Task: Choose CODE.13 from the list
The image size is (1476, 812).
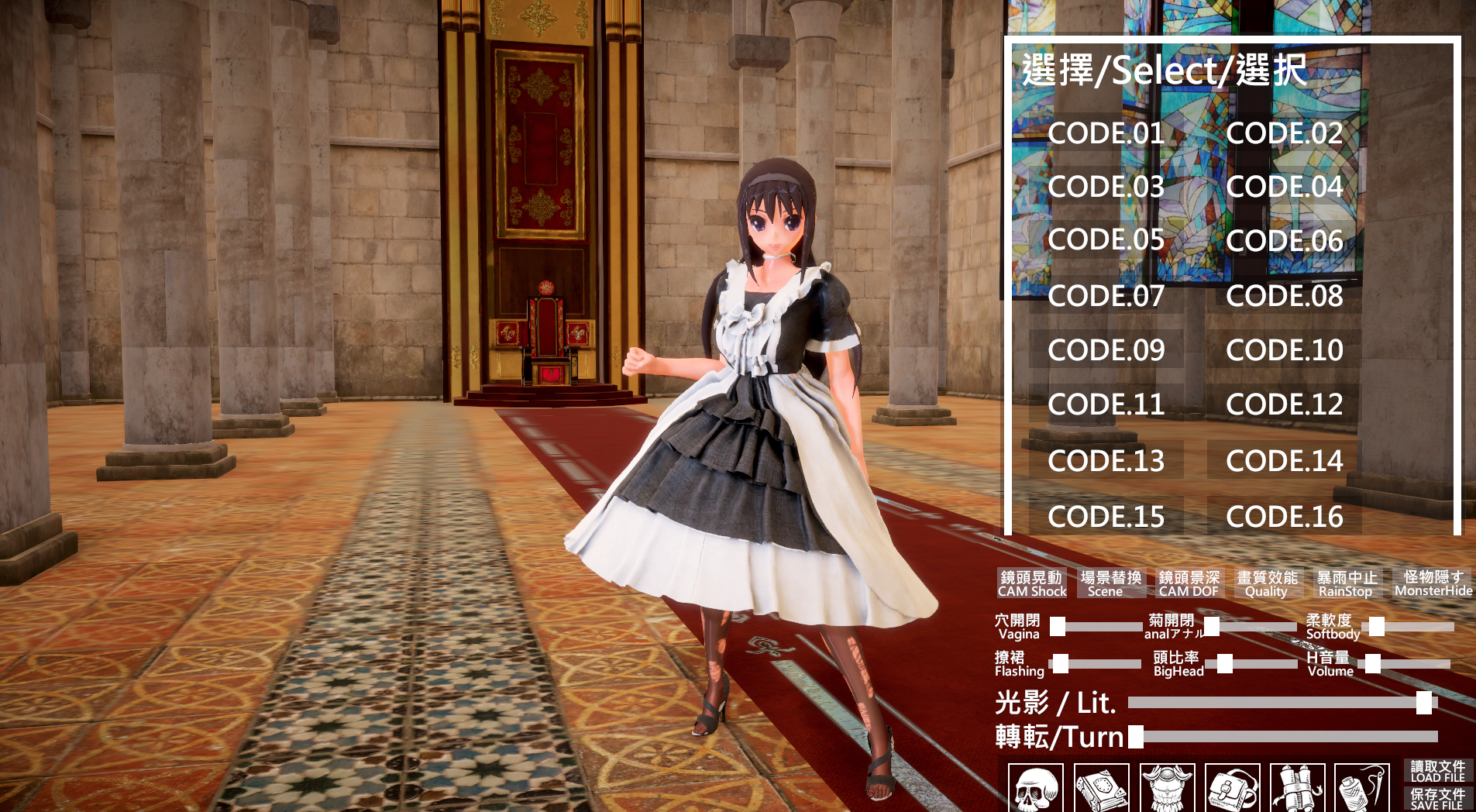Action: [x=1106, y=461]
